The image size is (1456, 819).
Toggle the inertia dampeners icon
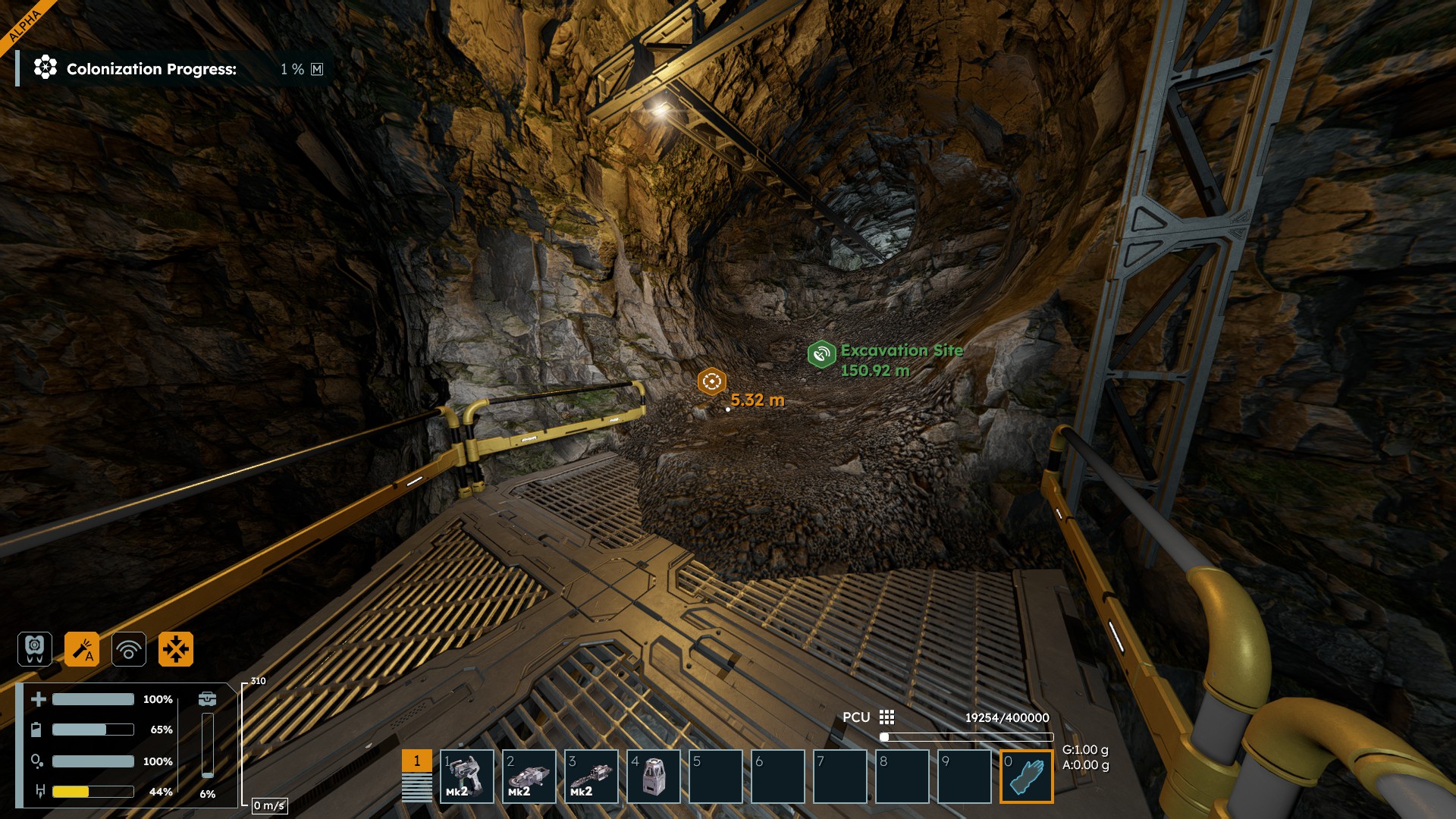pos(176,649)
